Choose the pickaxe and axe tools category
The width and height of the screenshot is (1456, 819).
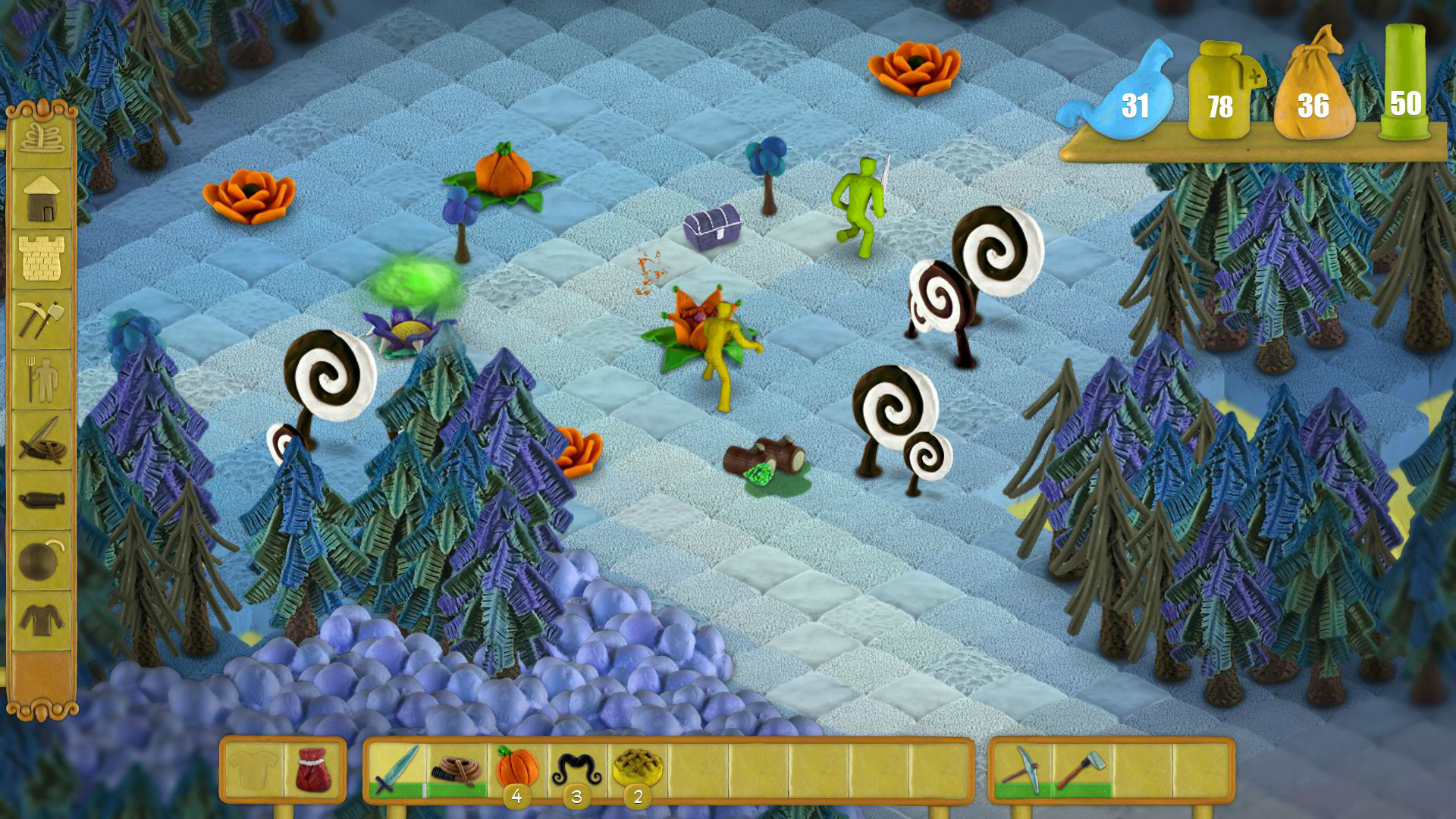pos(42,318)
